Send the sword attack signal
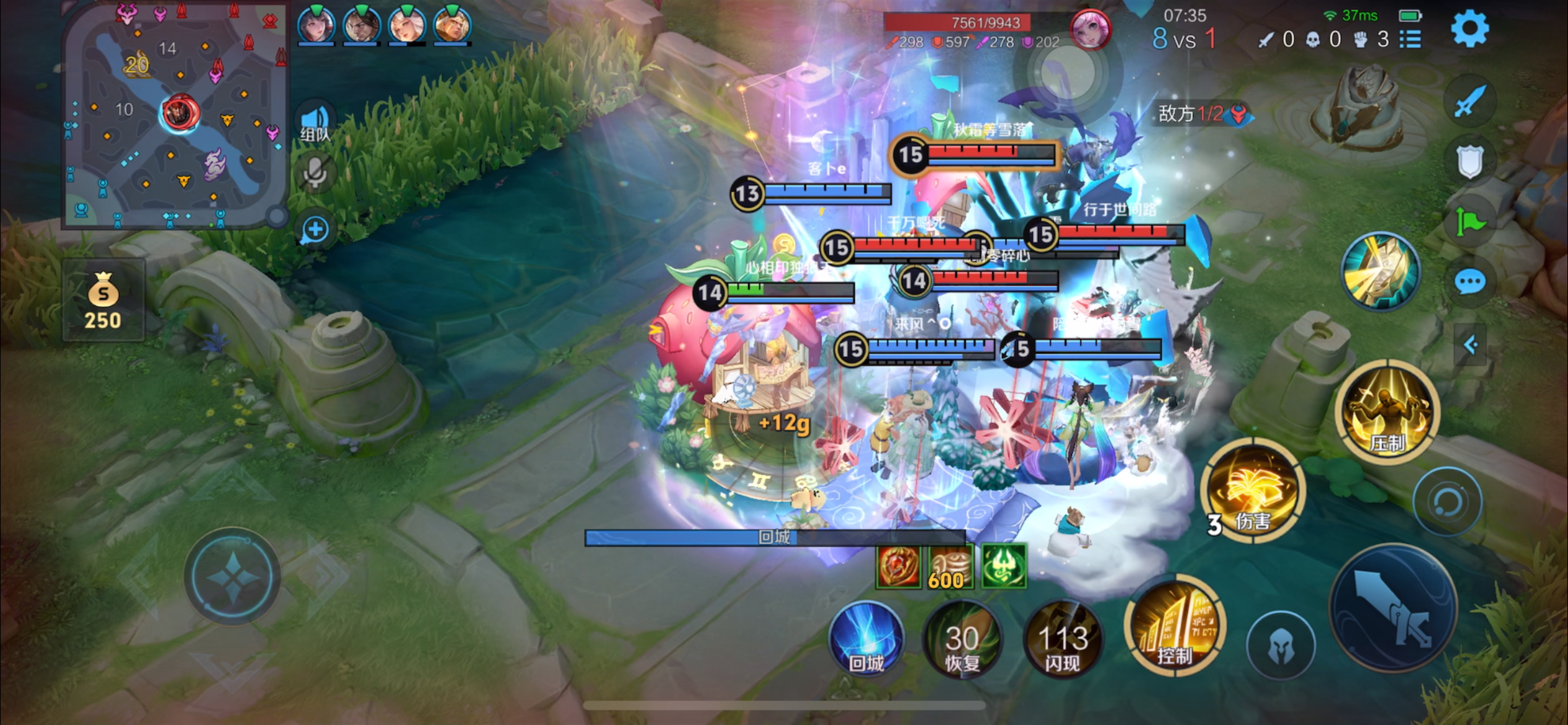1568x725 pixels. pos(1469,102)
